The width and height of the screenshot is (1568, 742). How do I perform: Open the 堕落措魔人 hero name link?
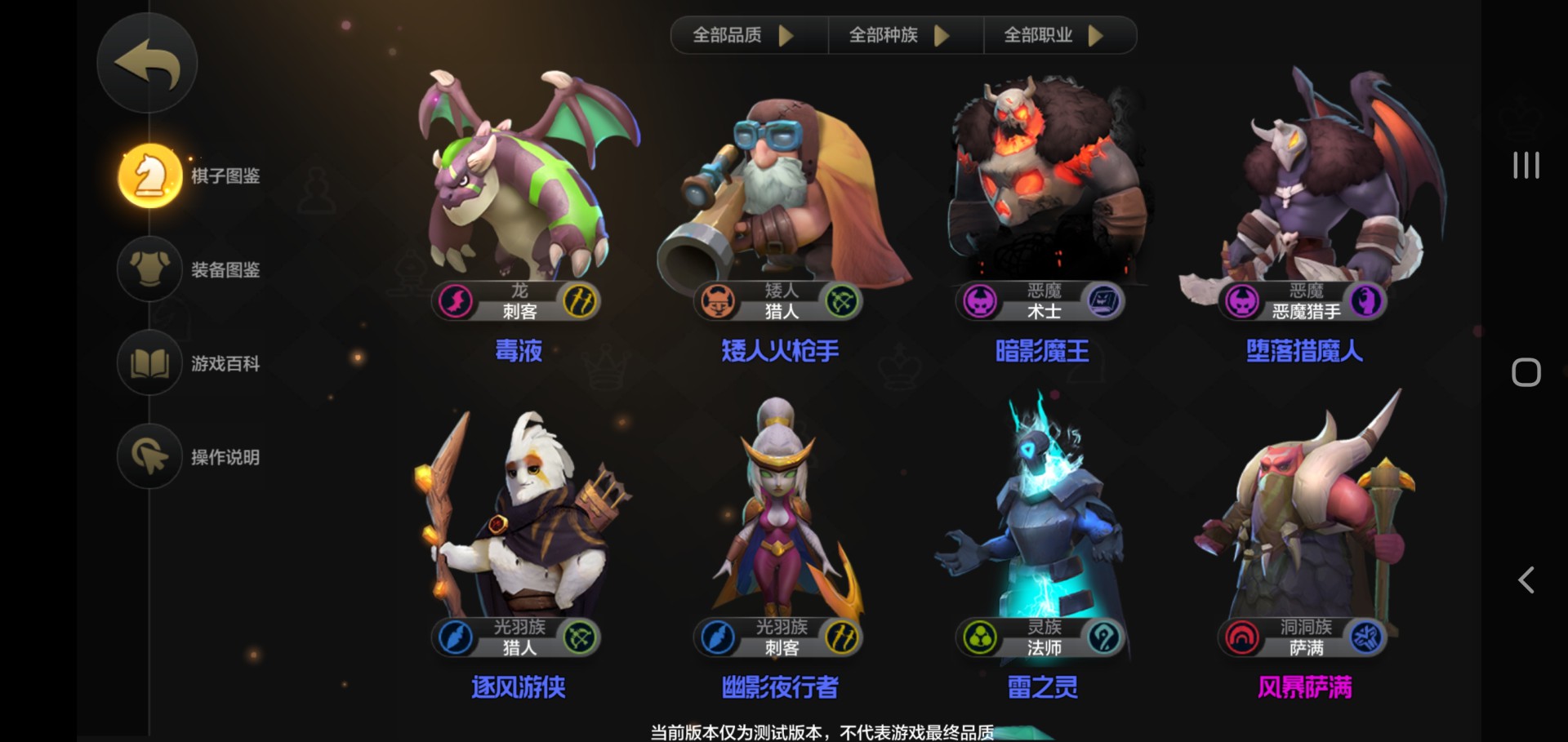point(1303,351)
